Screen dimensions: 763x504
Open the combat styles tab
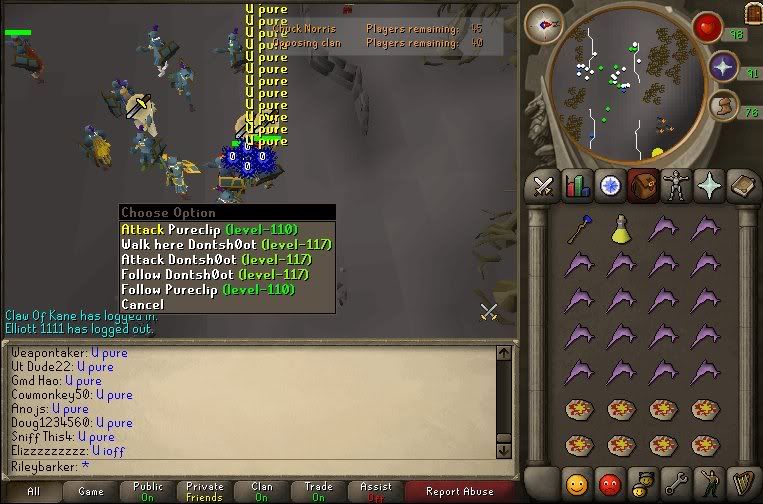[544, 186]
